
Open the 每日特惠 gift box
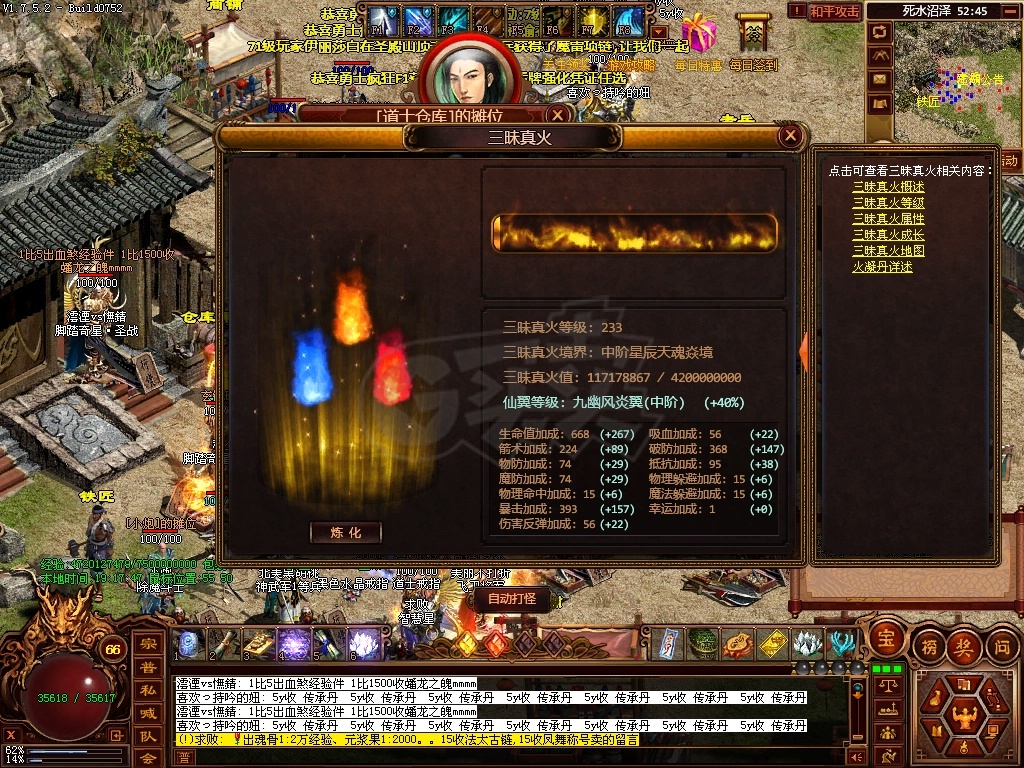coord(698,35)
